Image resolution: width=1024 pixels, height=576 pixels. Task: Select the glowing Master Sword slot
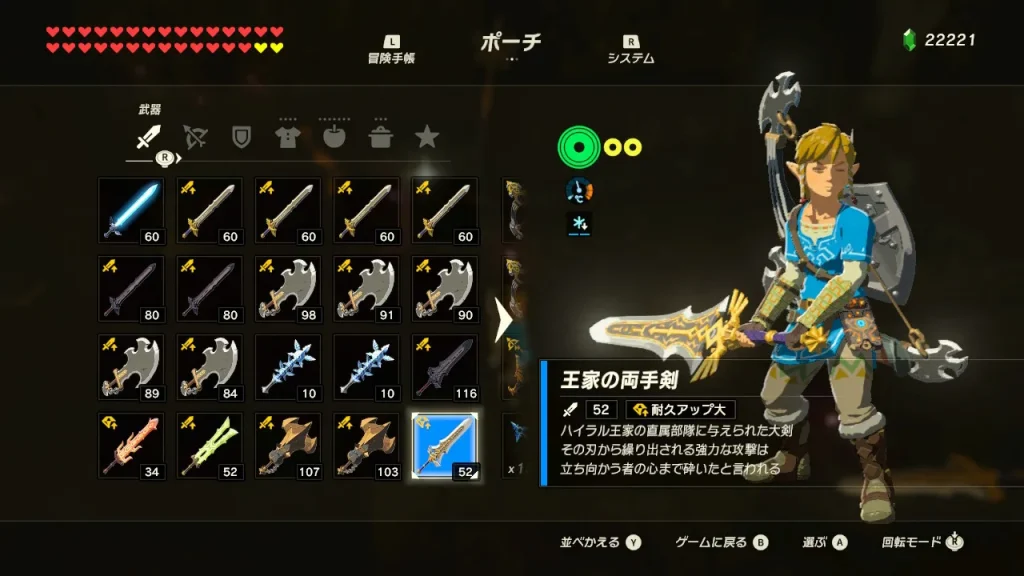tap(132, 210)
